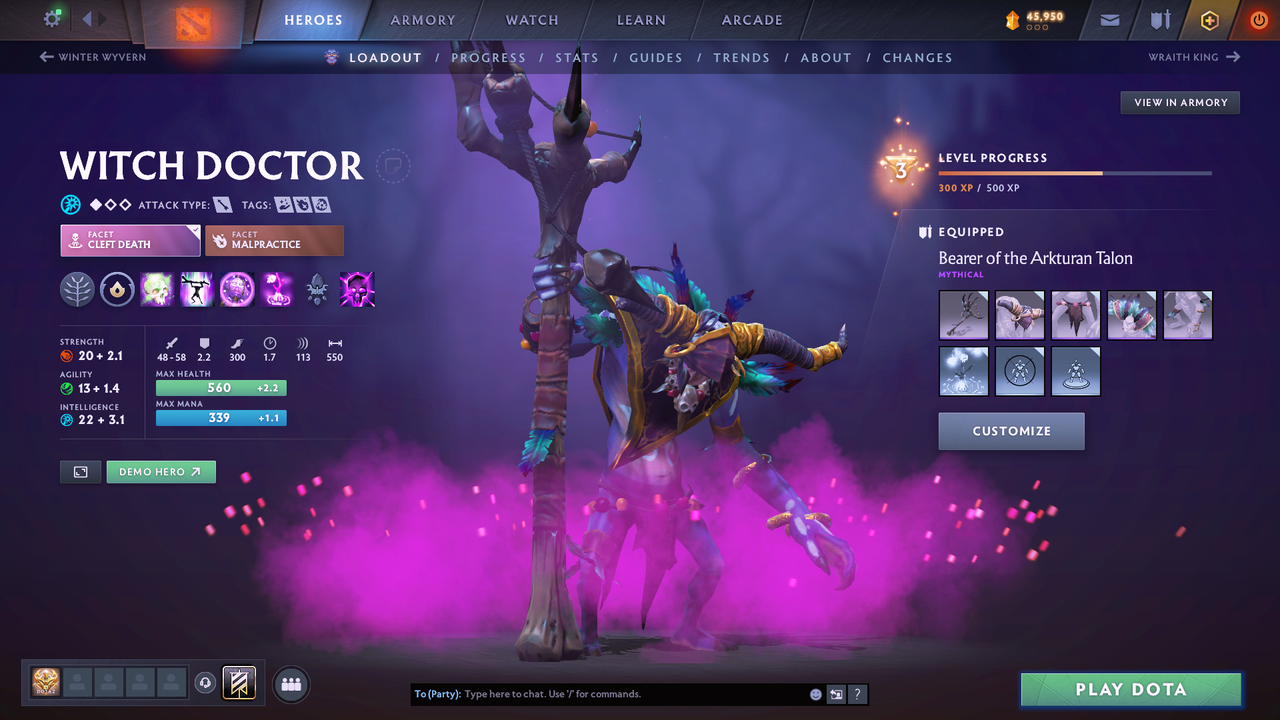
Task: Open the WATCH menu
Action: pos(531,19)
